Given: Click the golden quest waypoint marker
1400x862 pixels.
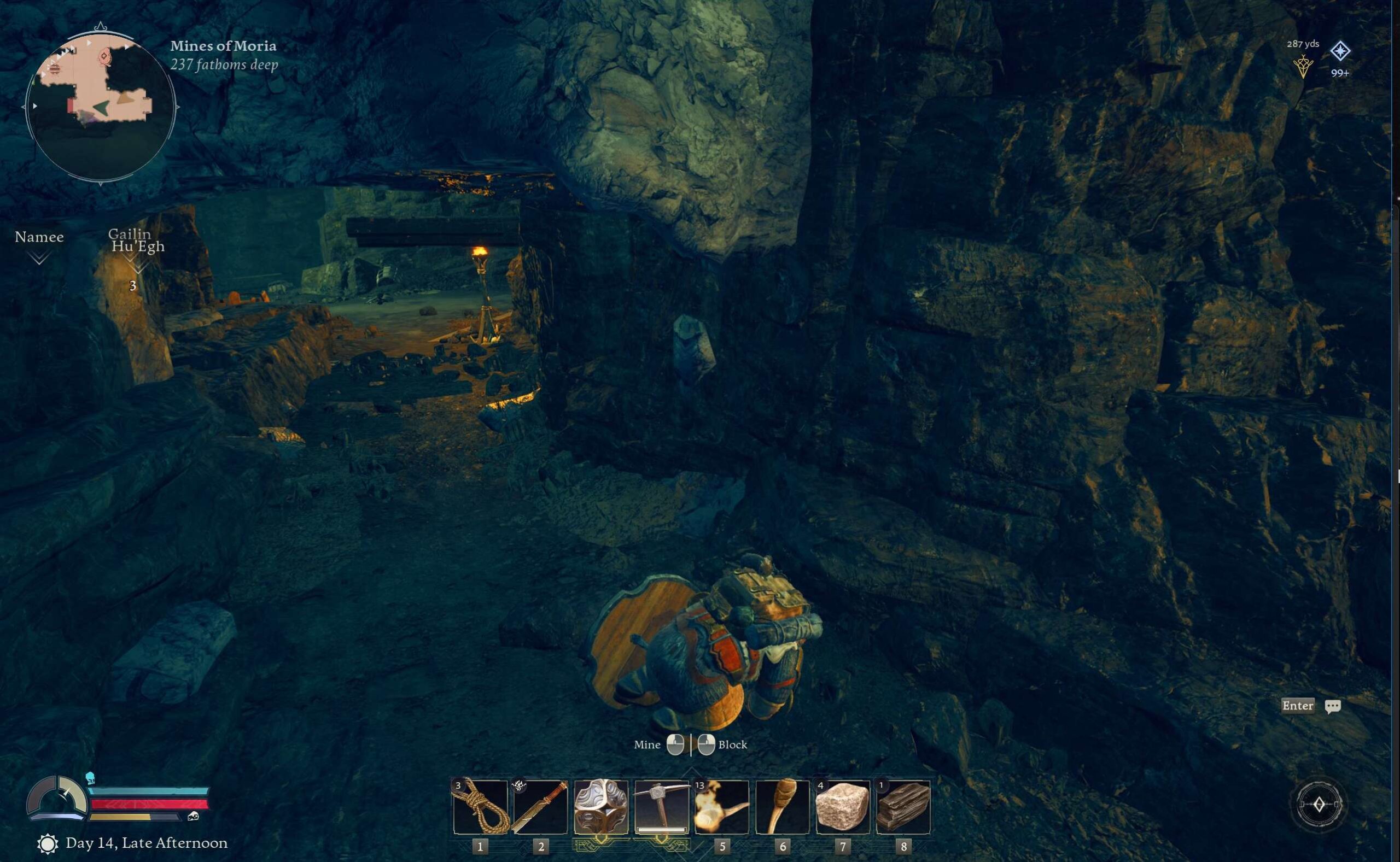Looking at the screenshot, I should point(1303,67).
